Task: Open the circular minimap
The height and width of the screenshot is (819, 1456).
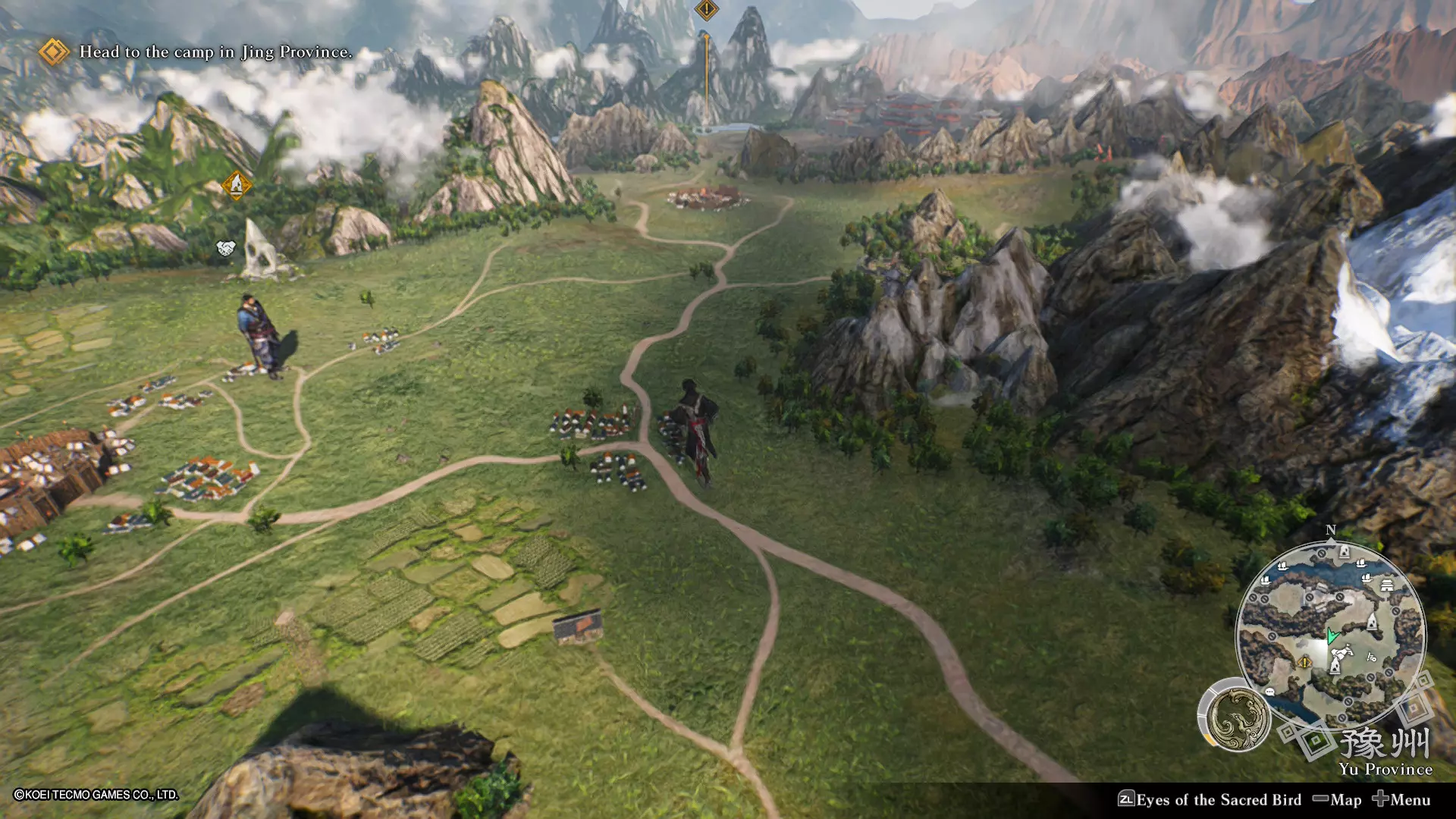Action: pos(1330,635)
